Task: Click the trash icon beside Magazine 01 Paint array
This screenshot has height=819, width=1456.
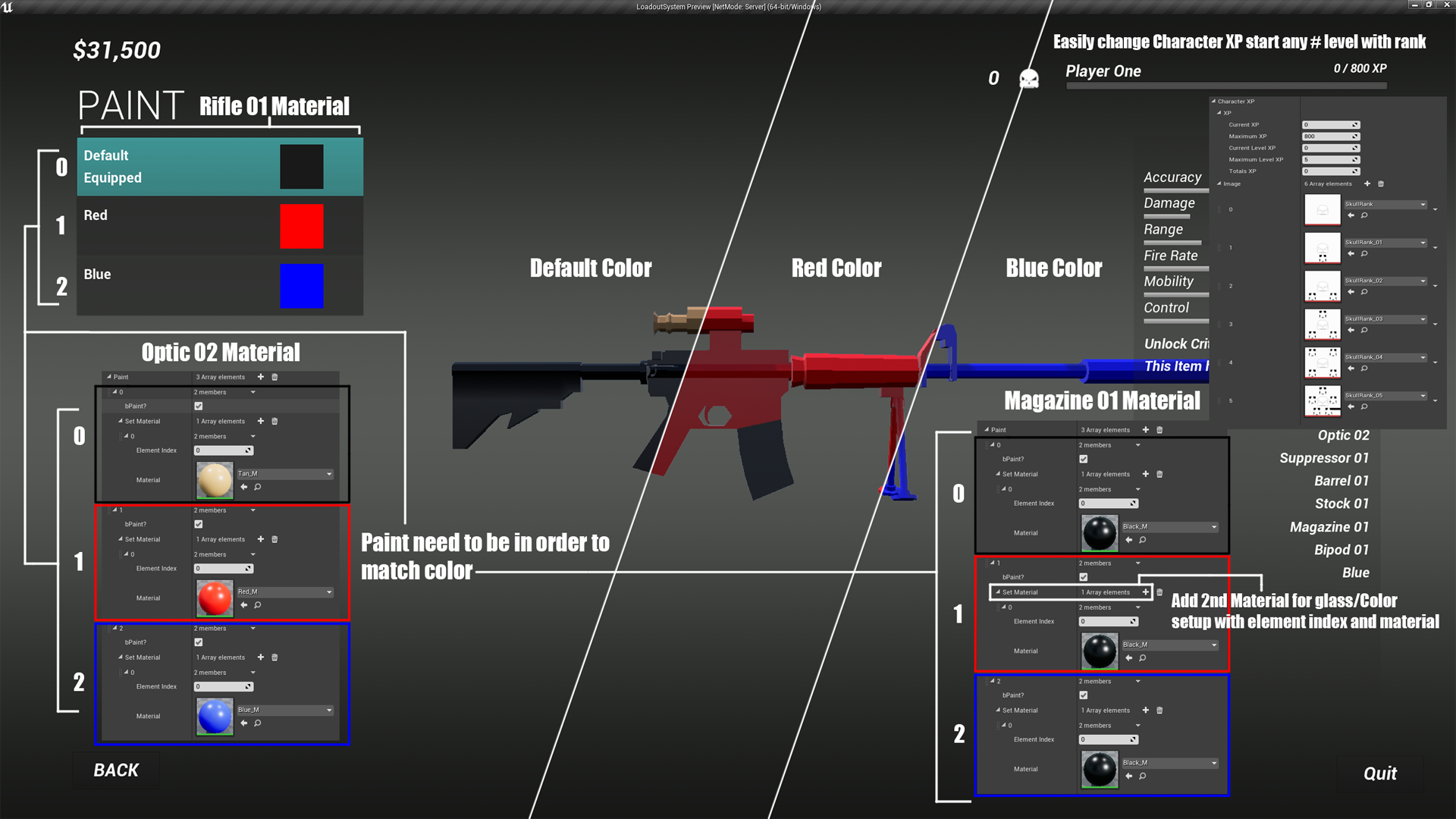Action: click(1159, 429)
